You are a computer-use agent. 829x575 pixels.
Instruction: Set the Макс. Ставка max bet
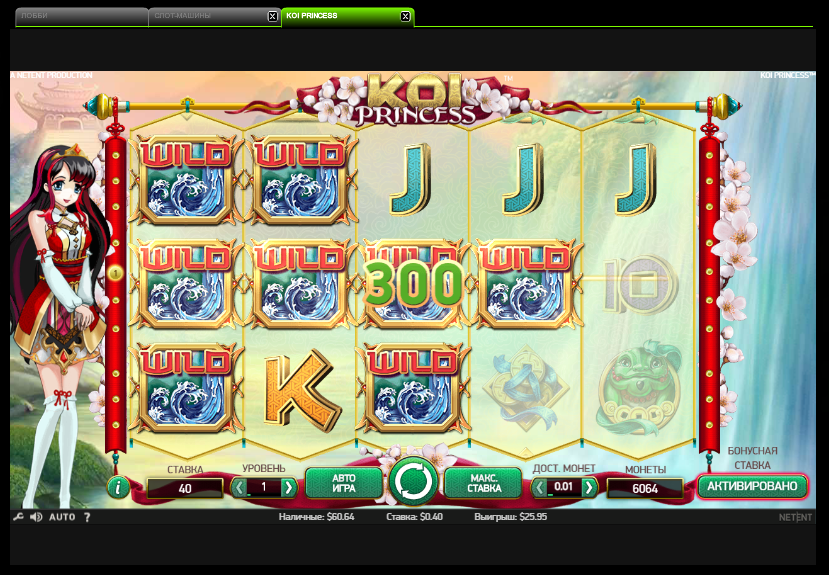pos(484,485)
